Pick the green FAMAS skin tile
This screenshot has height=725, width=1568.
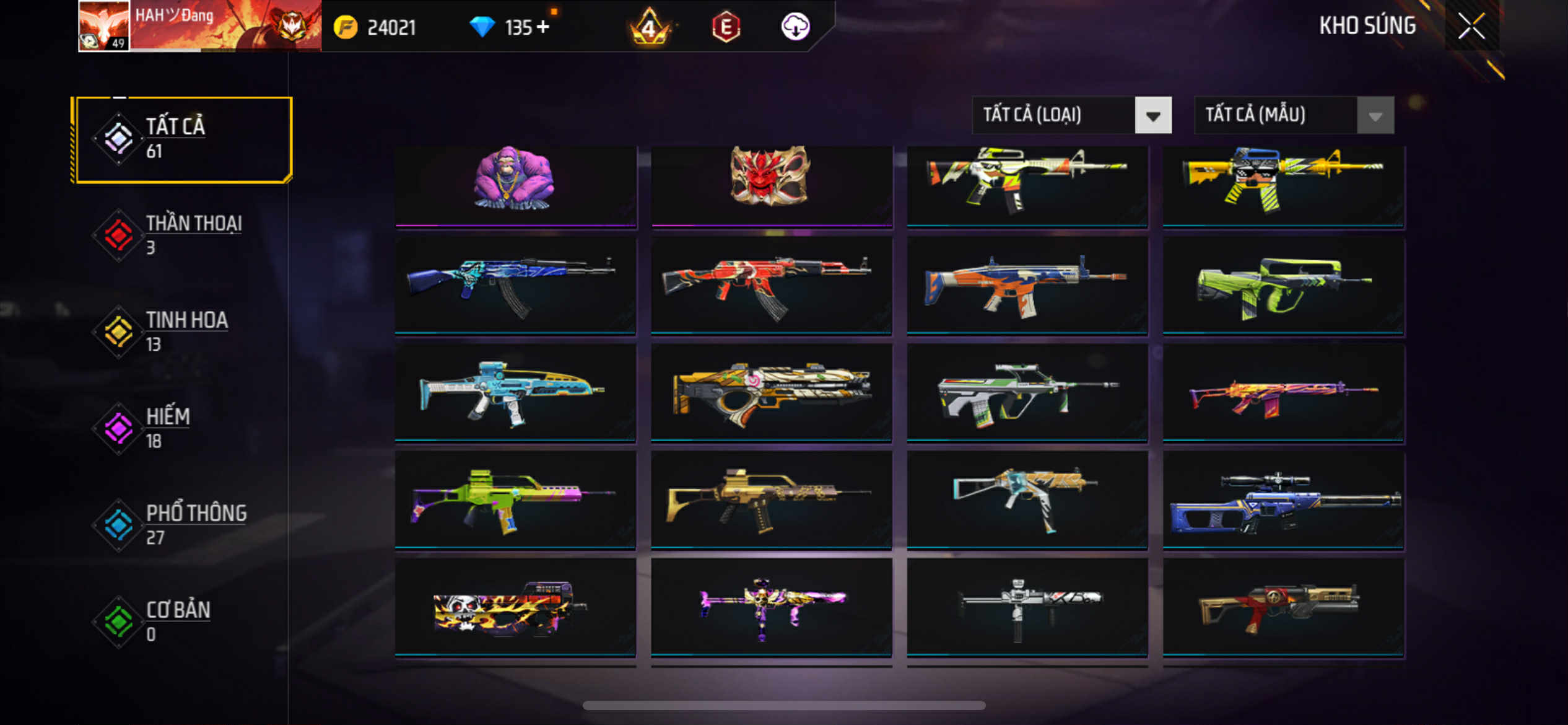click(1283, 285)
